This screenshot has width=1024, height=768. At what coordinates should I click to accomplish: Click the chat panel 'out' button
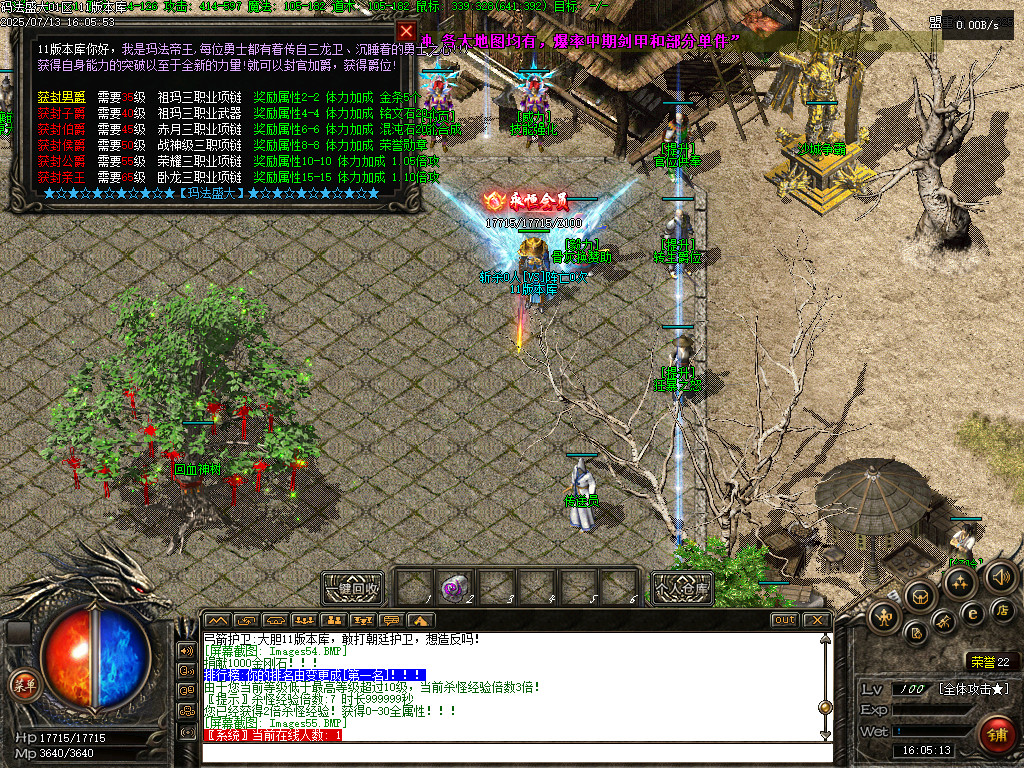(785, 620)
